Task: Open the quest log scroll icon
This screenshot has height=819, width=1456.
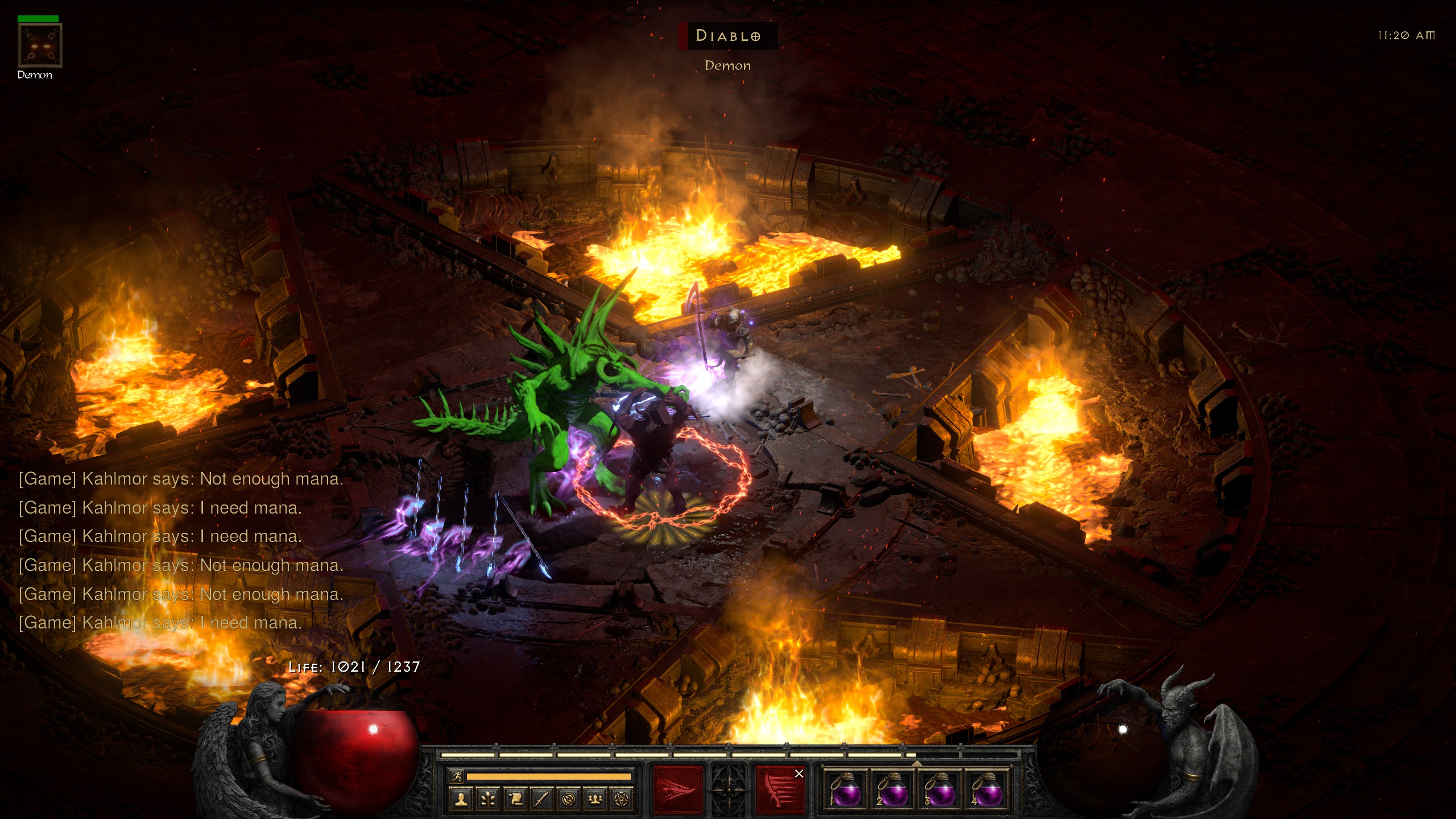Action: 515,799
